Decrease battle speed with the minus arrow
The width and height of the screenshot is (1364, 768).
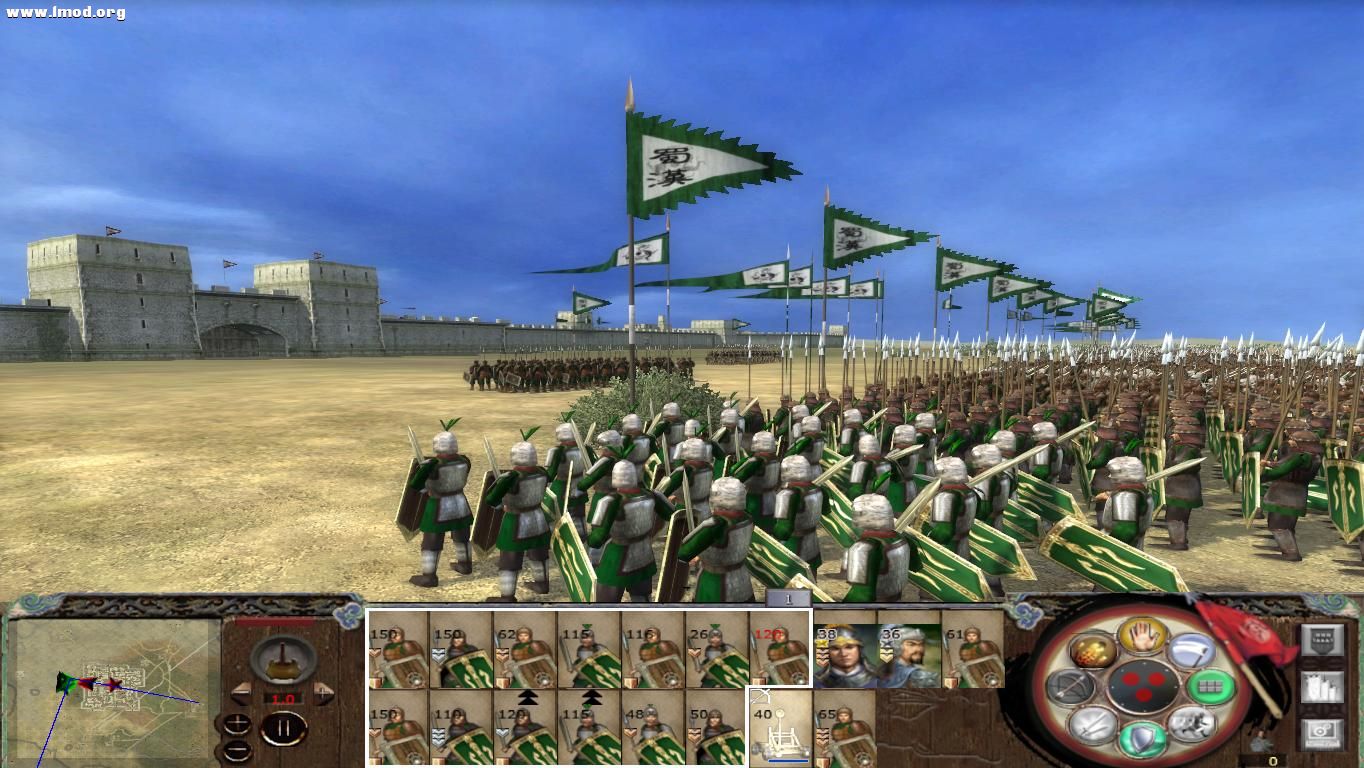click(x=243, y=694)
